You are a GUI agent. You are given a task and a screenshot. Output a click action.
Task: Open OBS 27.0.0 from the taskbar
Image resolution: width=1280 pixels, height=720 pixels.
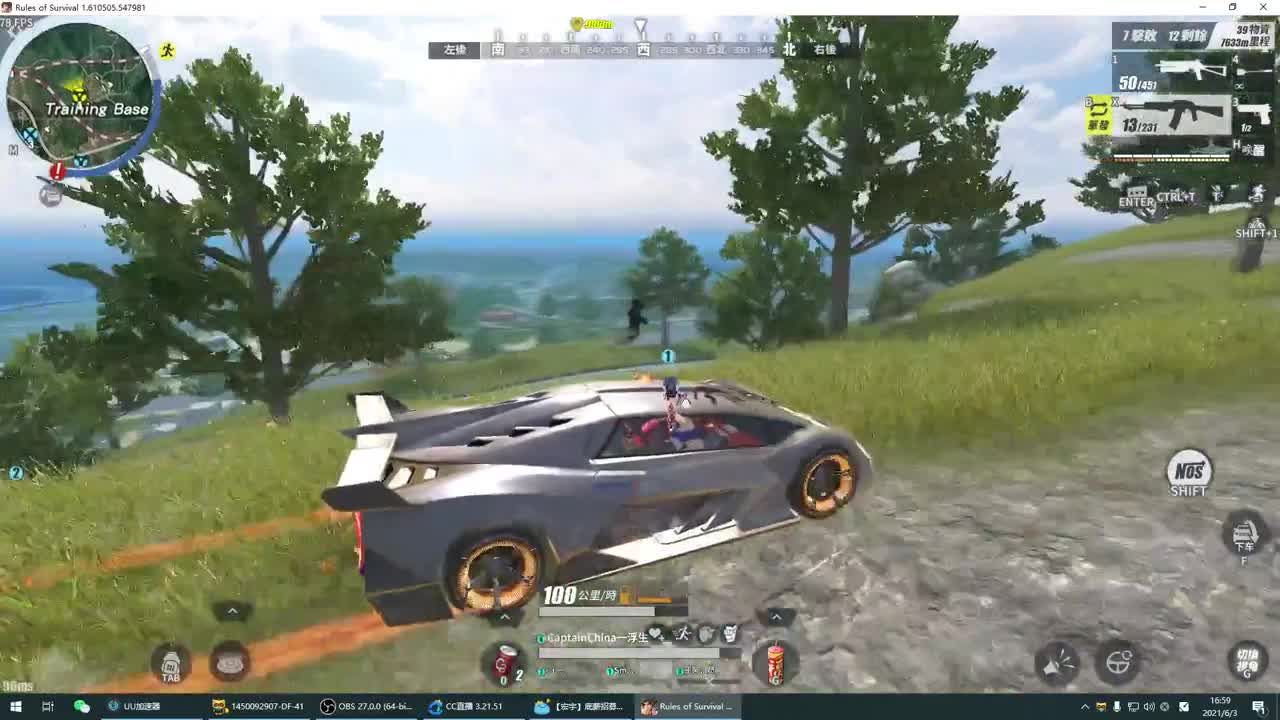click(365, 706)
